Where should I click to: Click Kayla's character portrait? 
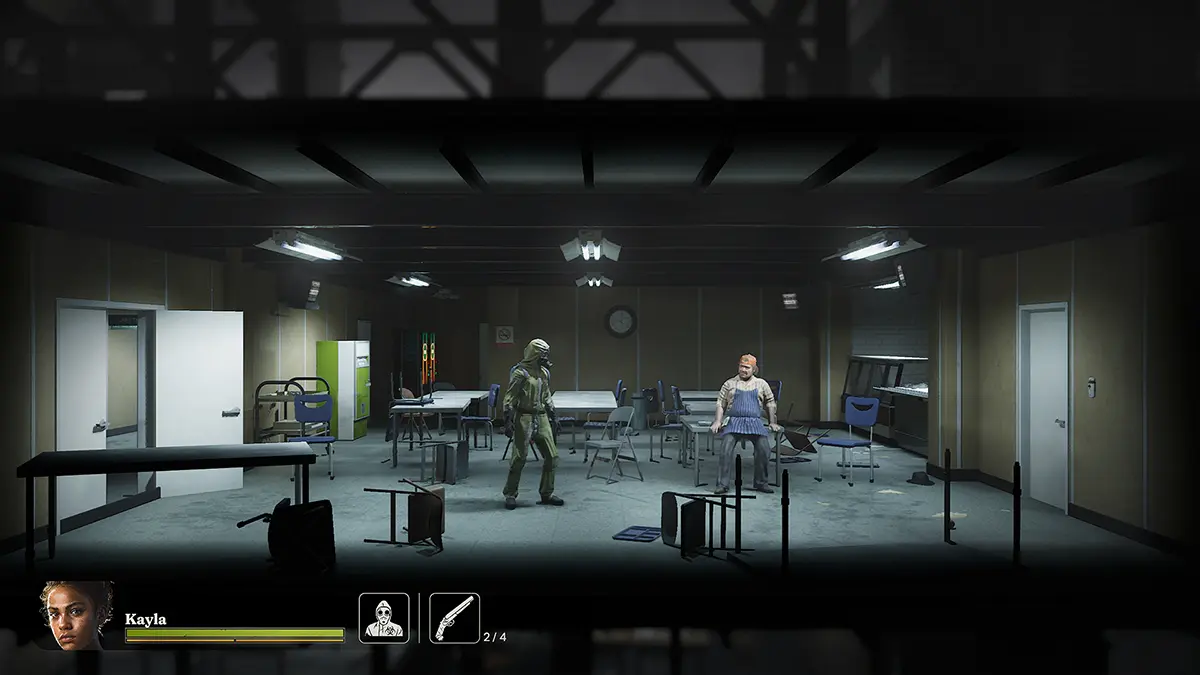76,615
